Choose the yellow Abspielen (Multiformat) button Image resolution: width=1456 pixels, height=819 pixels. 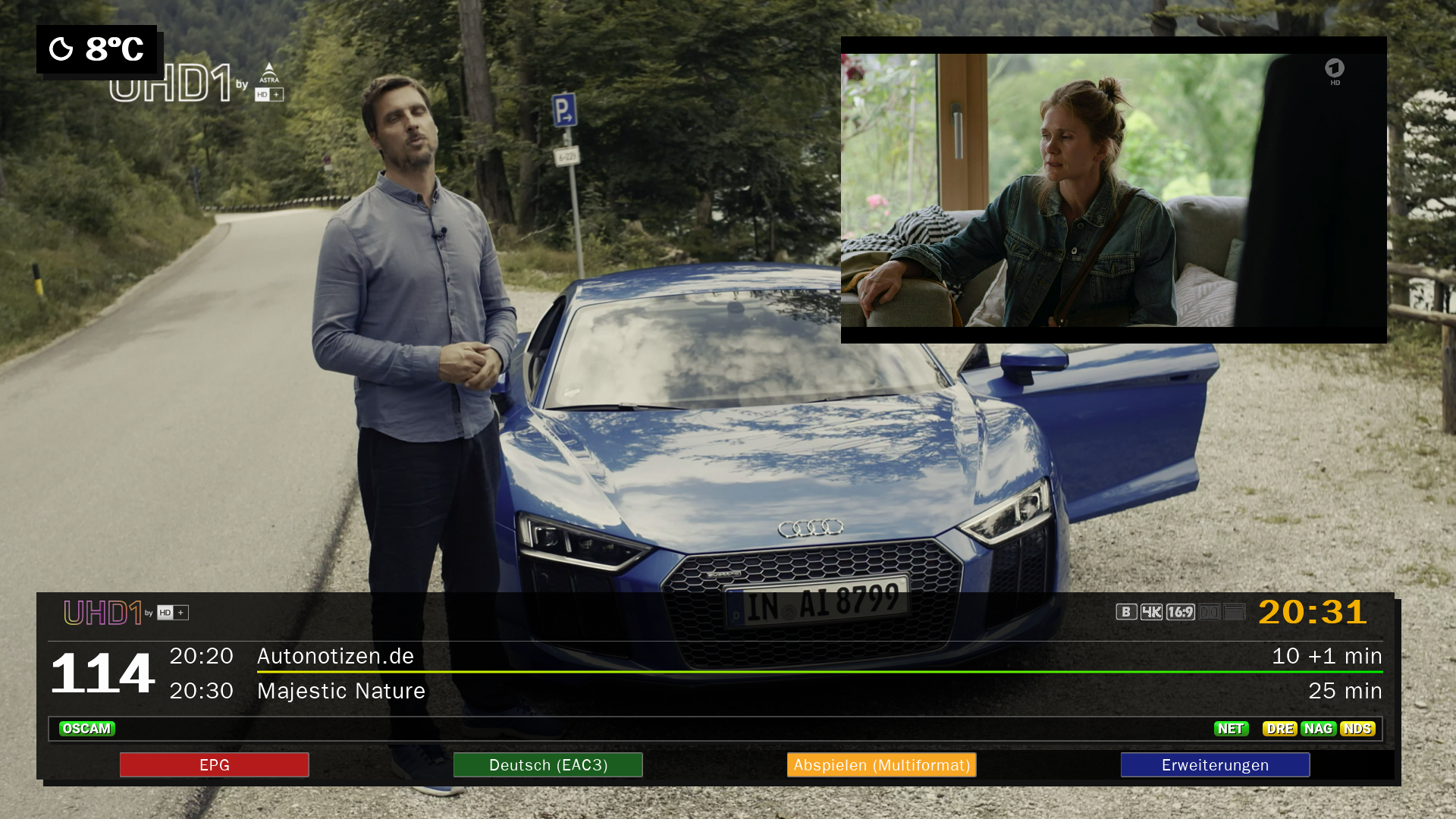881,764
